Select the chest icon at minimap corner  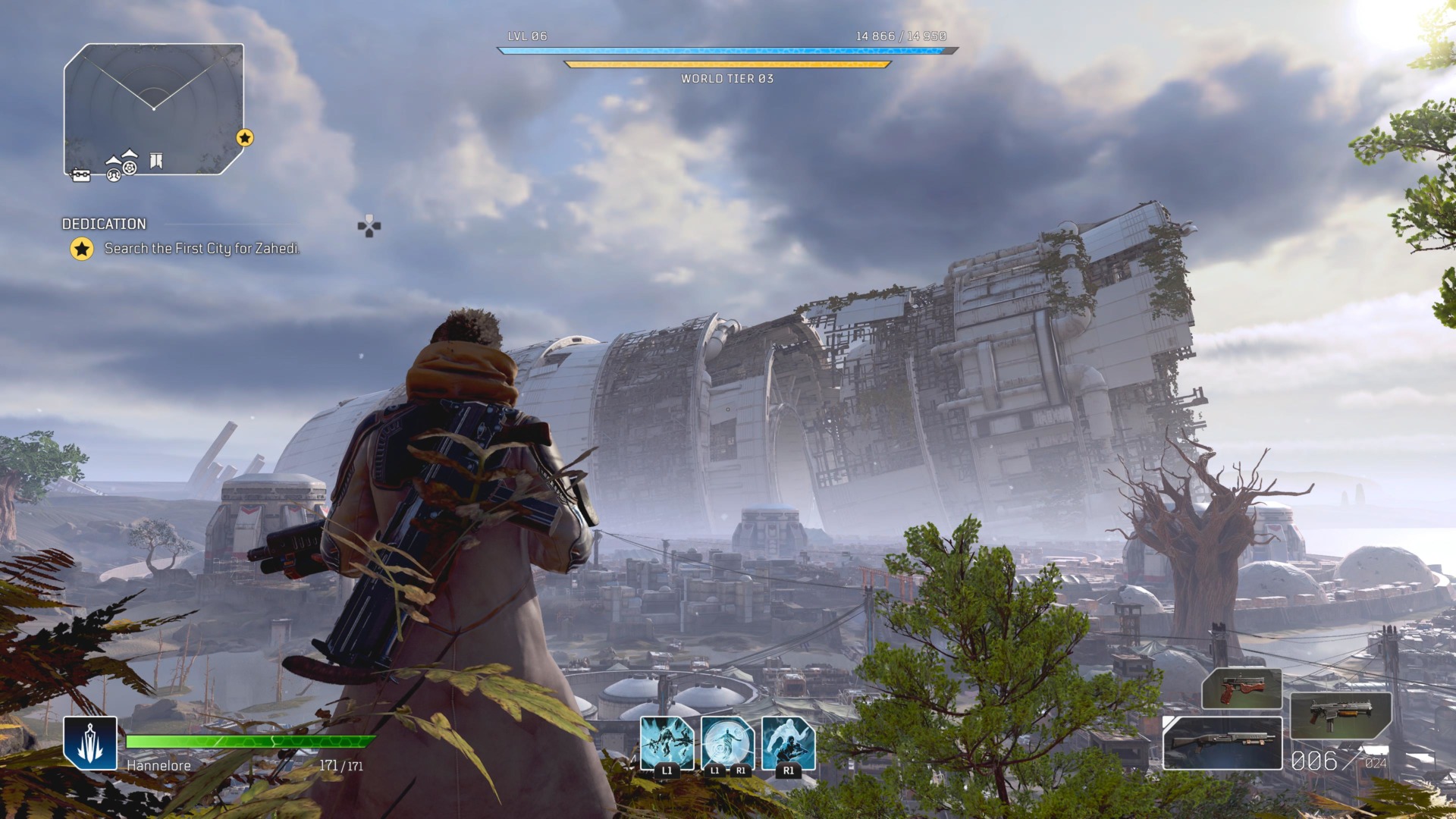[x=80, y=176]
